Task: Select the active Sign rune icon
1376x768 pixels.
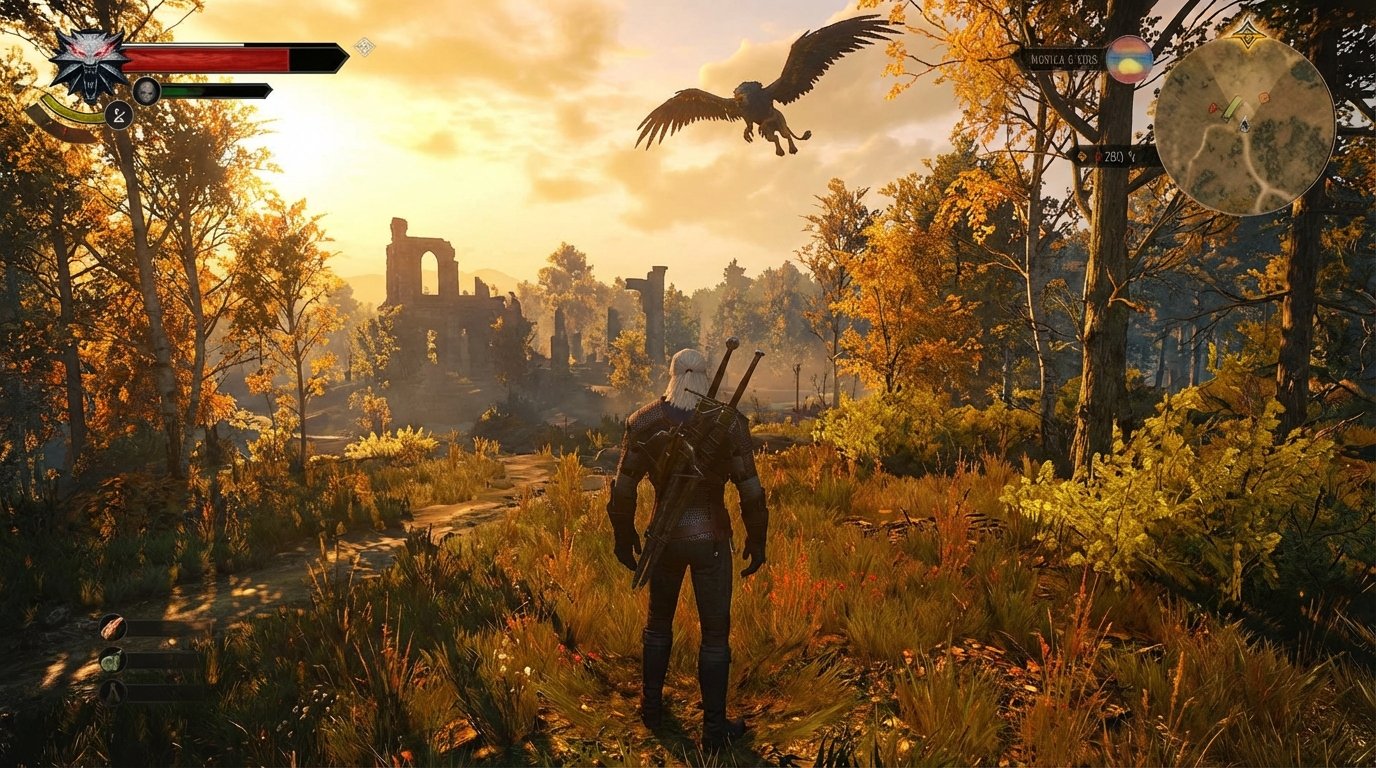Action: click(x=118, y=115)
